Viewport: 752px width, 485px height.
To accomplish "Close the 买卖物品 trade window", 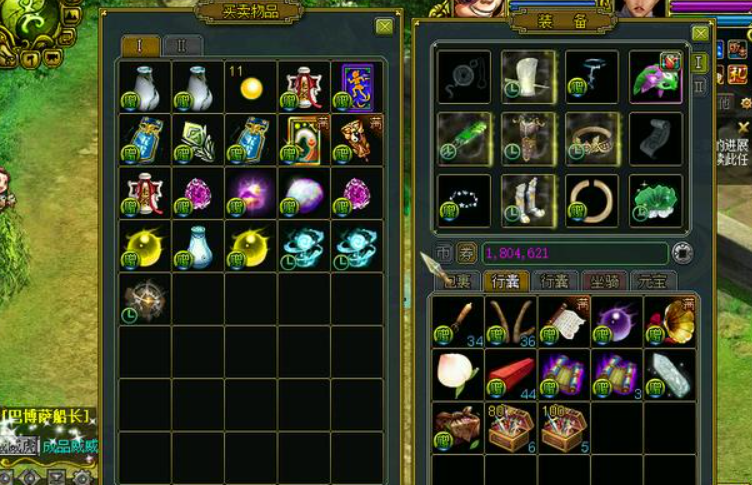I will [384, 27].
